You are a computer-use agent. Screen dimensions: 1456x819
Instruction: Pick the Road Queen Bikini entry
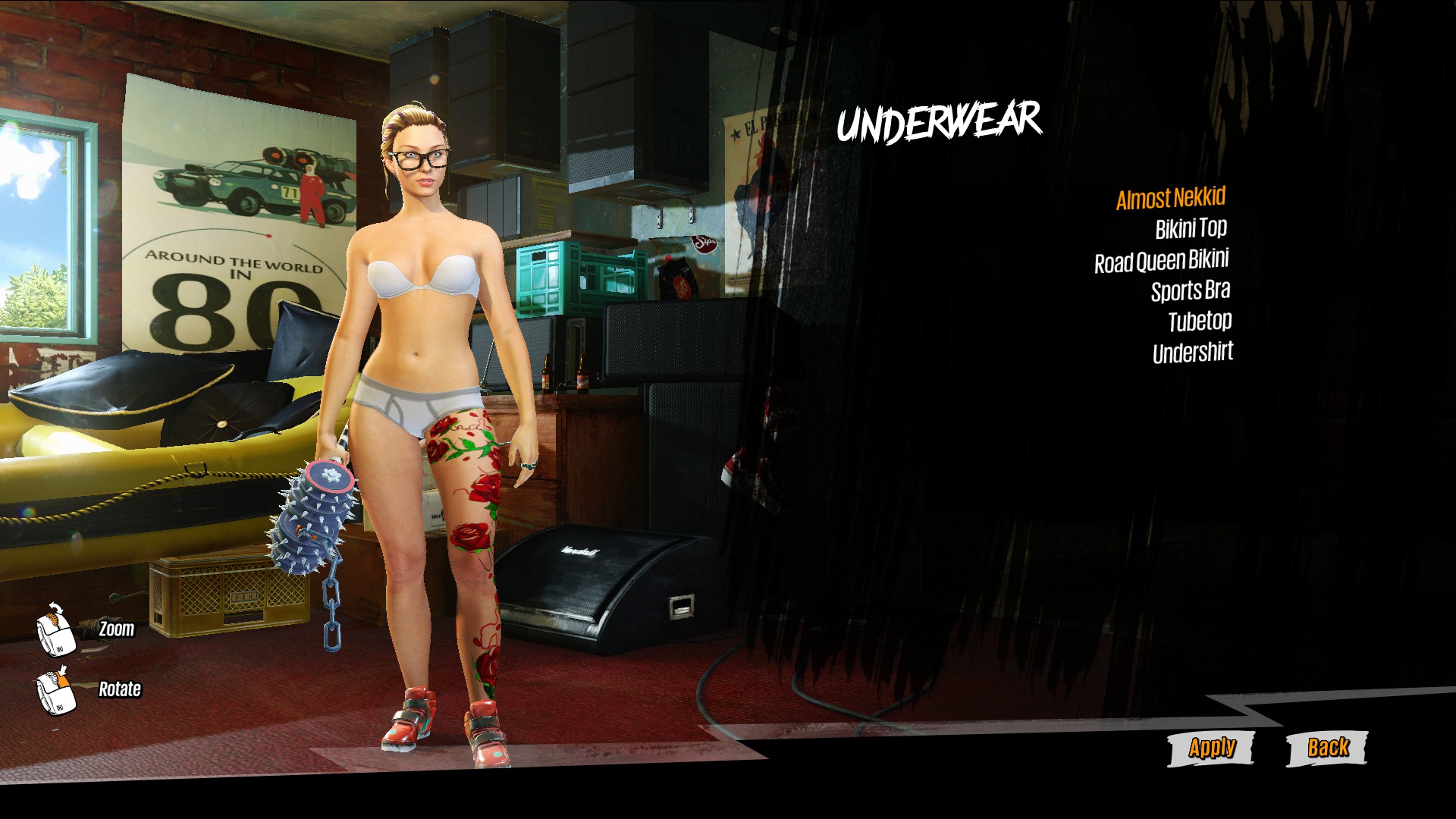coord(1161,261)
